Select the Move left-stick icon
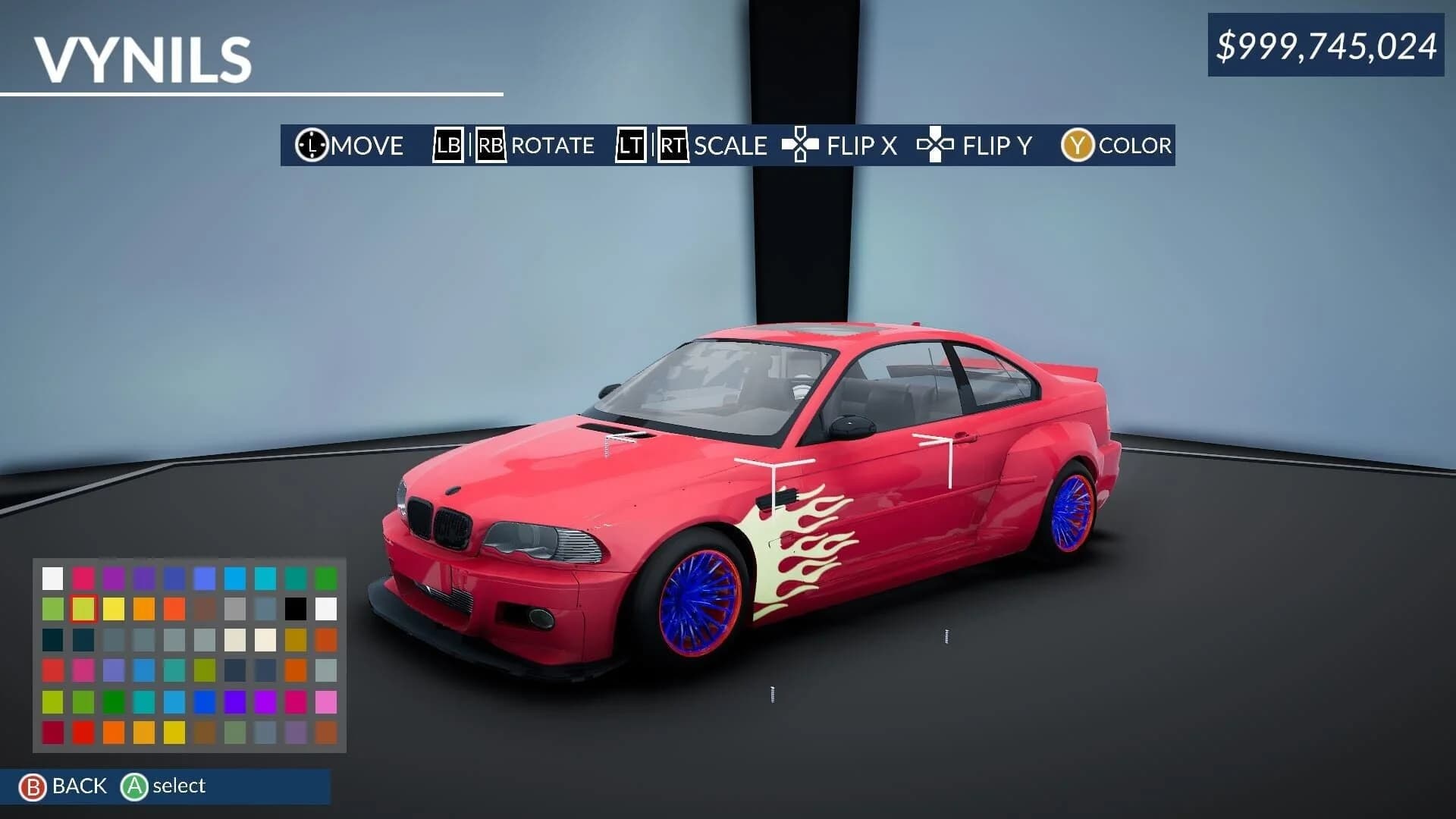This screenshot has height=819, width=1456. click(x=311, y=146)
